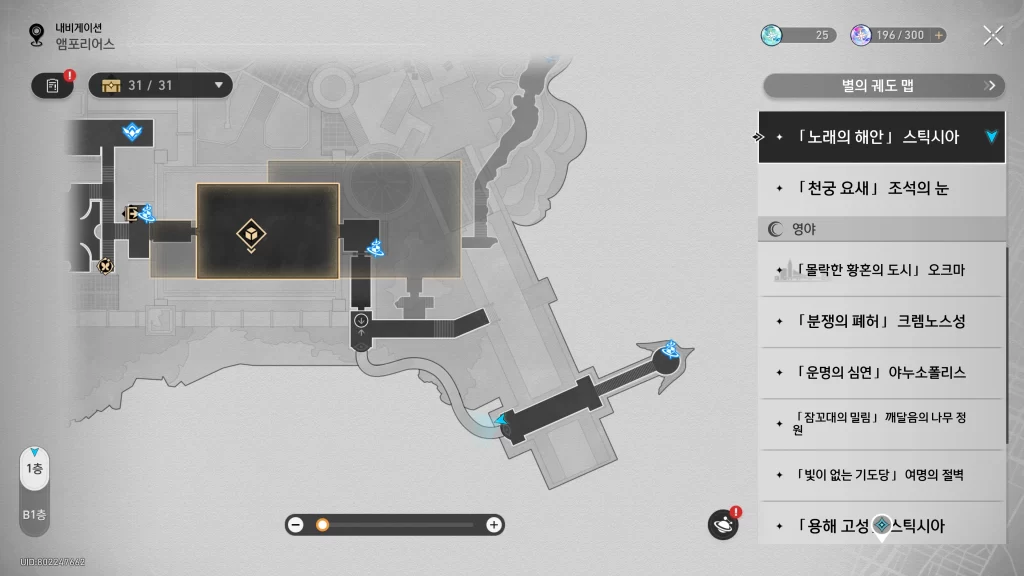Switch to floor B1층
This screenshot has height=576, width=1024.
point(35,514)
